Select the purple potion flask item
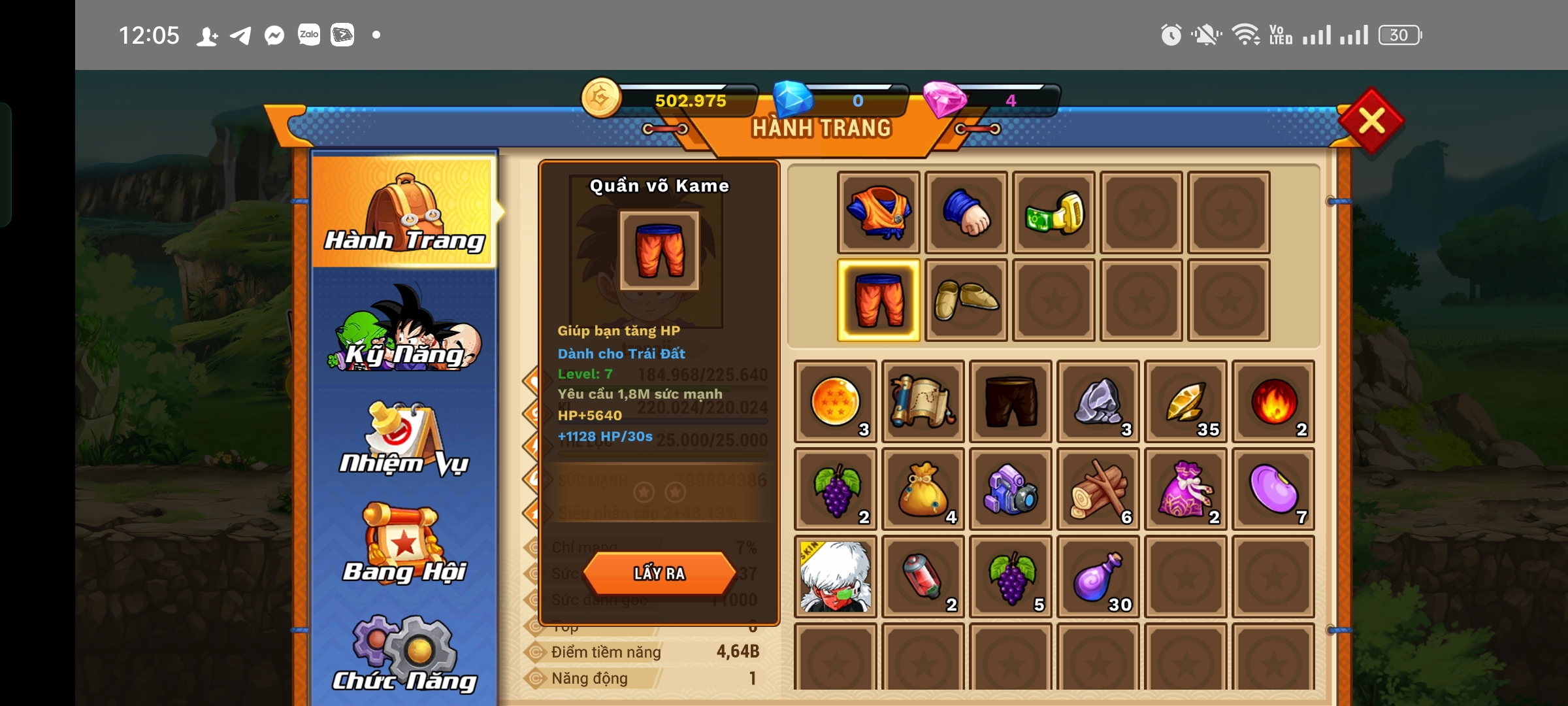 point(1098,577)
